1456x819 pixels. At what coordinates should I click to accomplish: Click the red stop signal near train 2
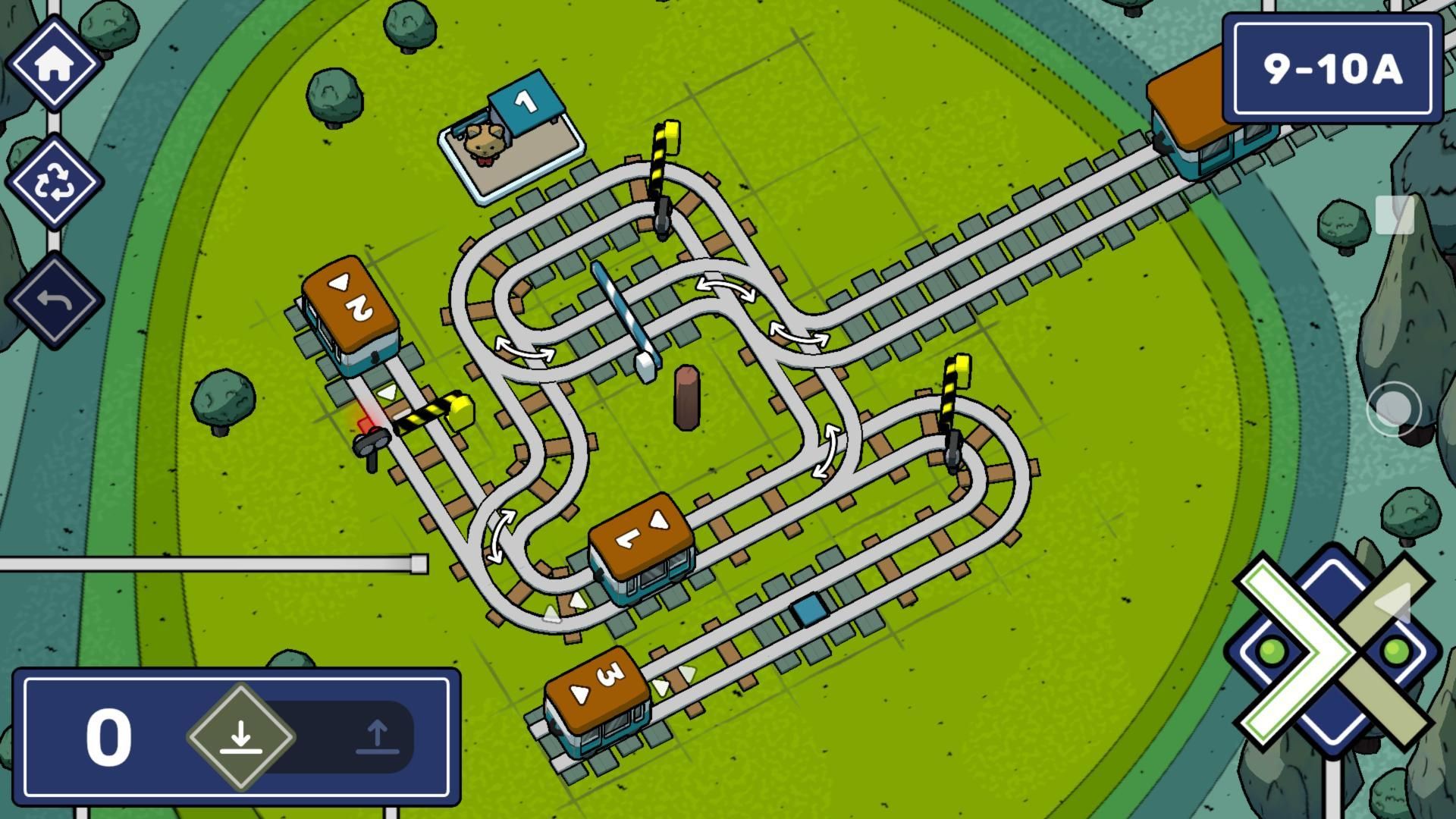pos(369,432)
